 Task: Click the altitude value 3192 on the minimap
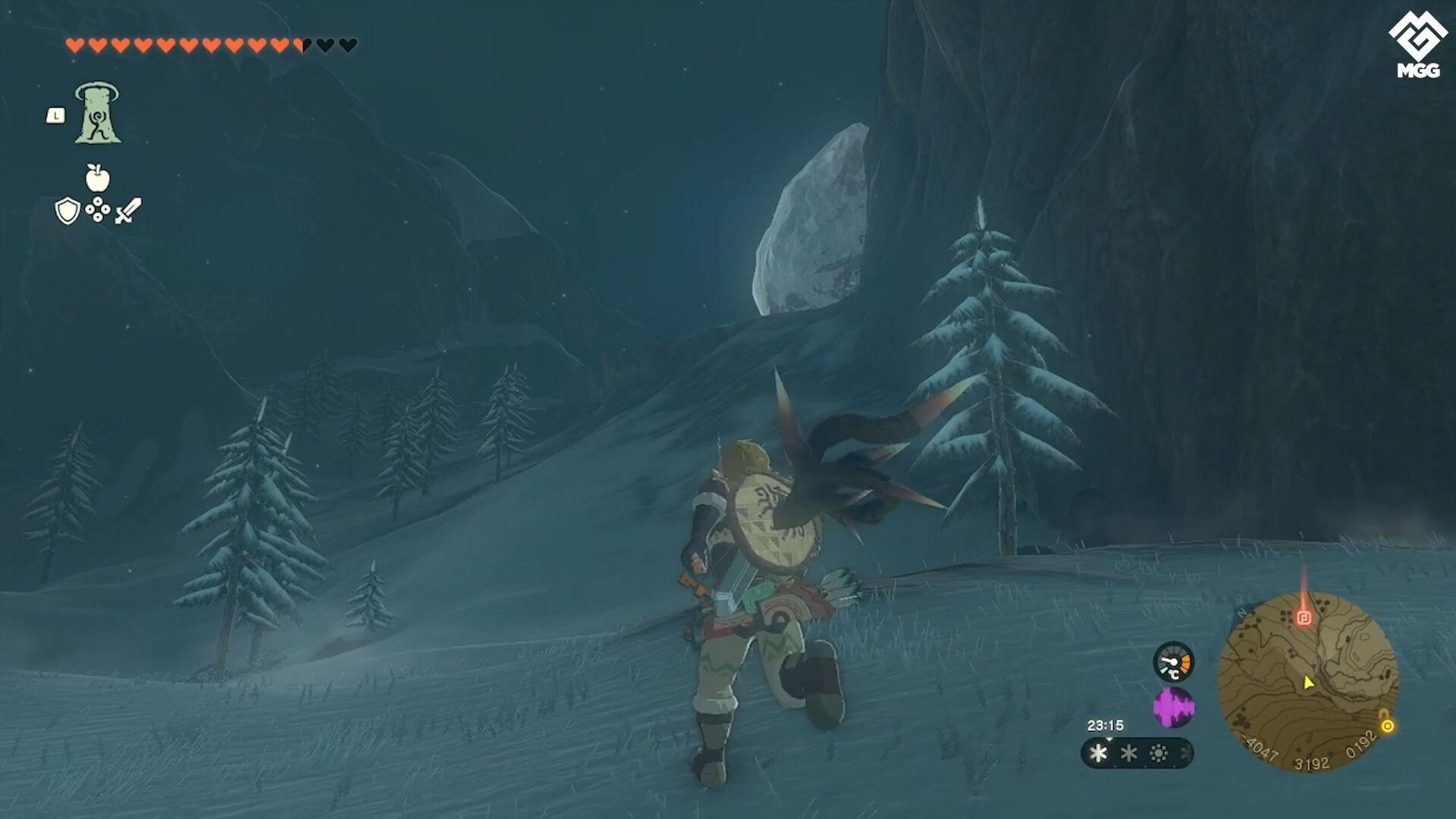coord(1312,761)
